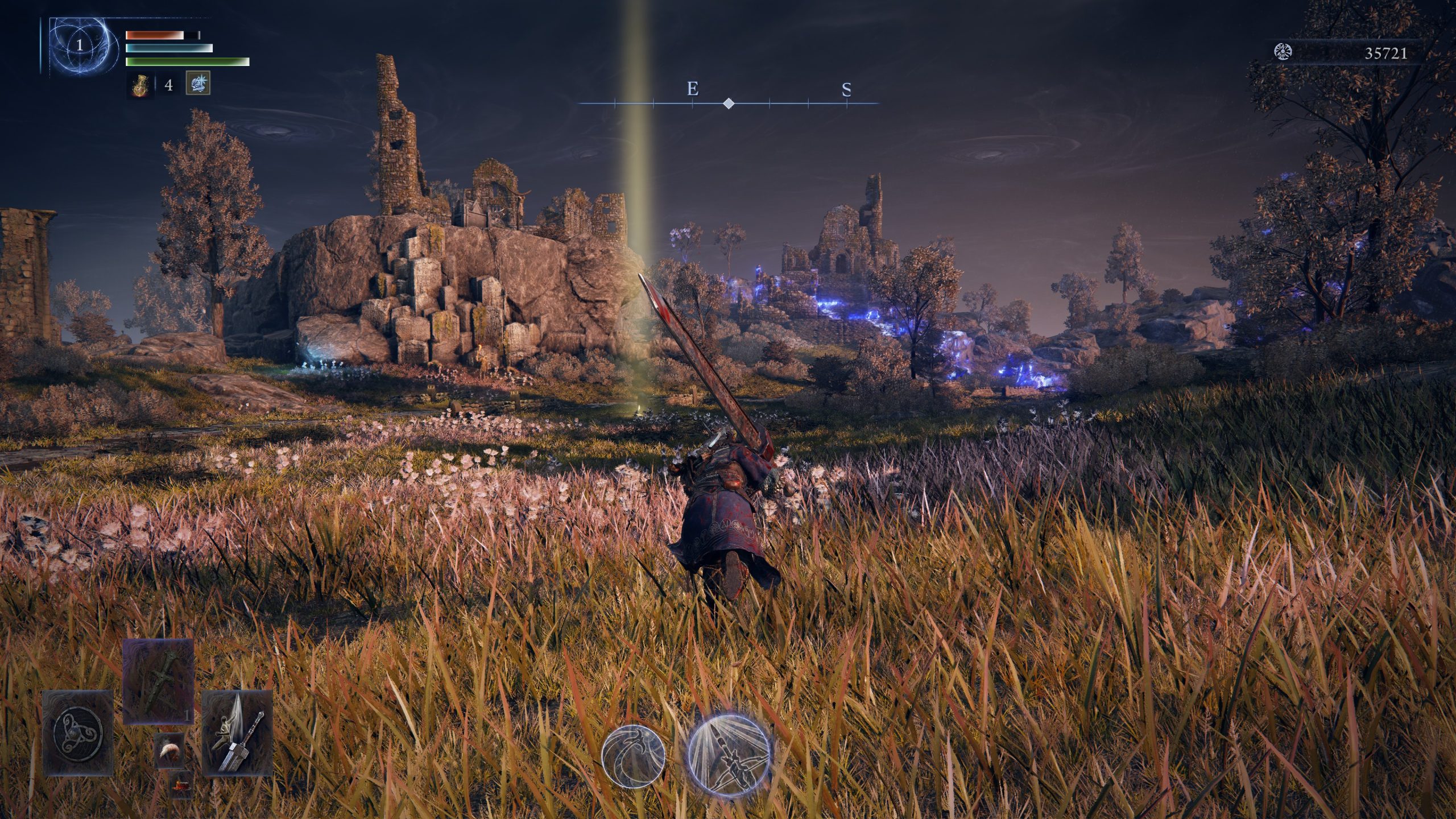Inspect the frost crystal status buff icon

pos(198,83)
